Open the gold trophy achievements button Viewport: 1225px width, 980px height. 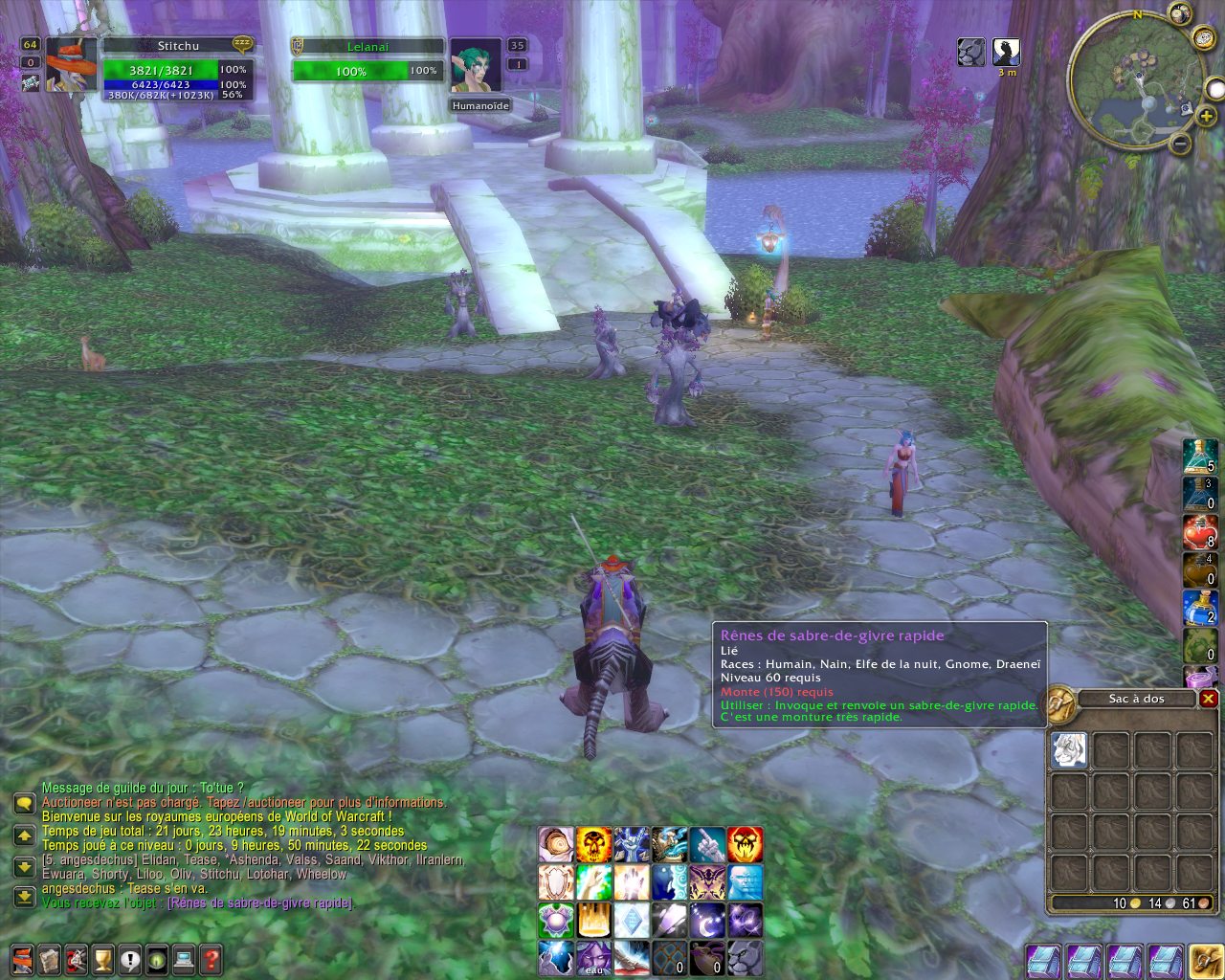click(103, 958)
